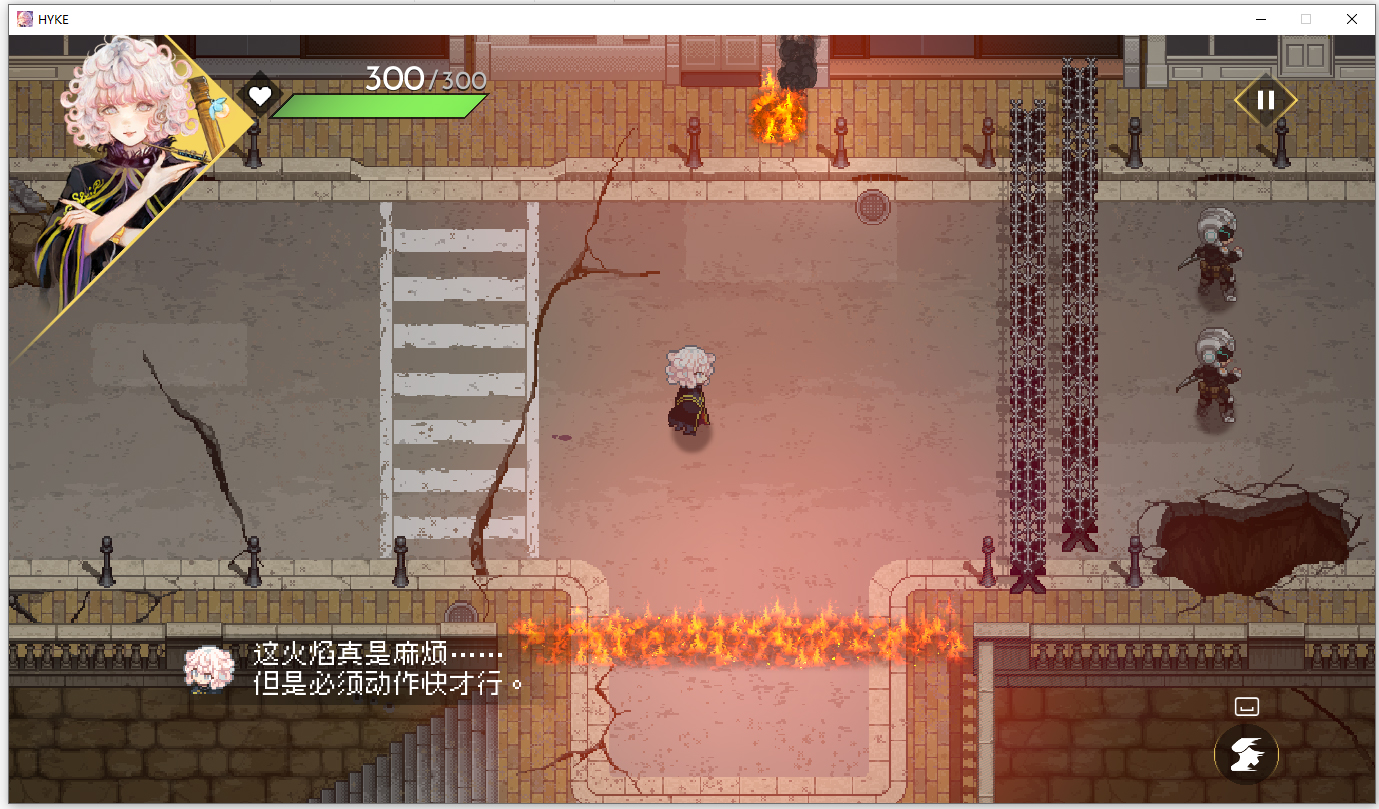
Task: Open the pause menu via the pause icon
Action: [1265, 99]
